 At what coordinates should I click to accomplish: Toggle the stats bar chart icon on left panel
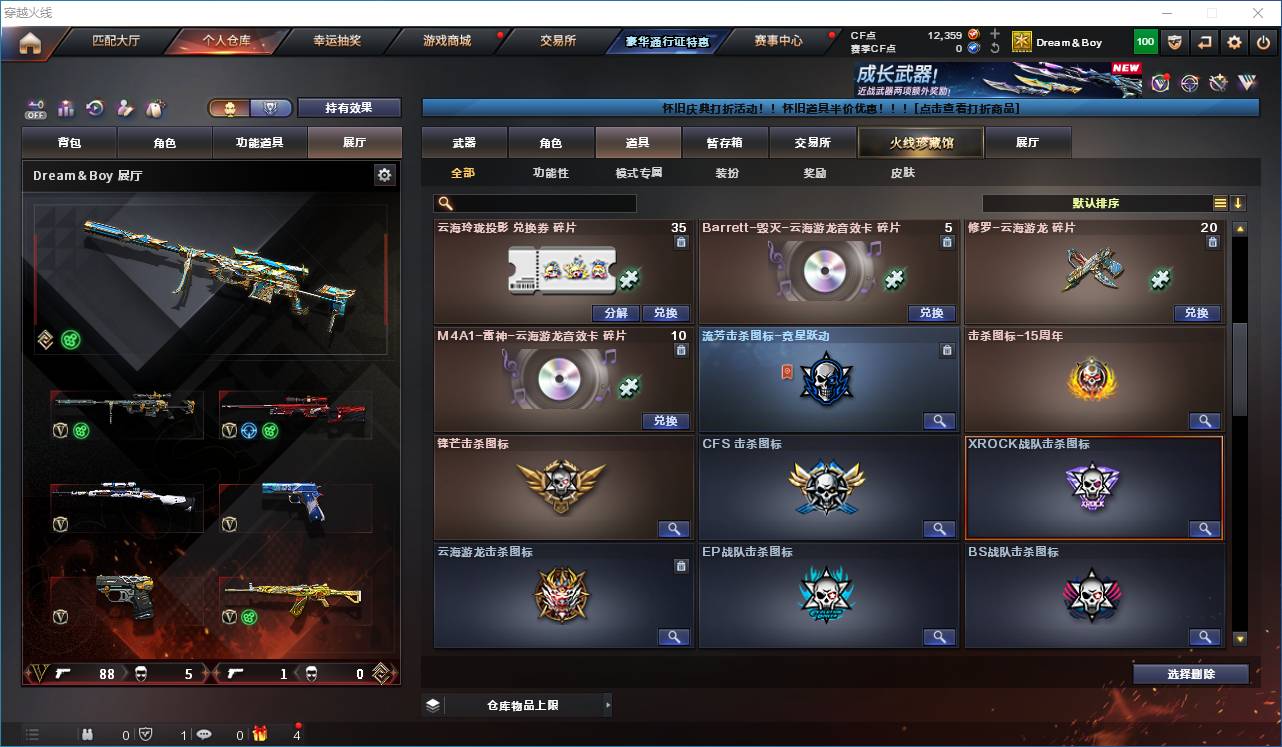coord(66,107)
